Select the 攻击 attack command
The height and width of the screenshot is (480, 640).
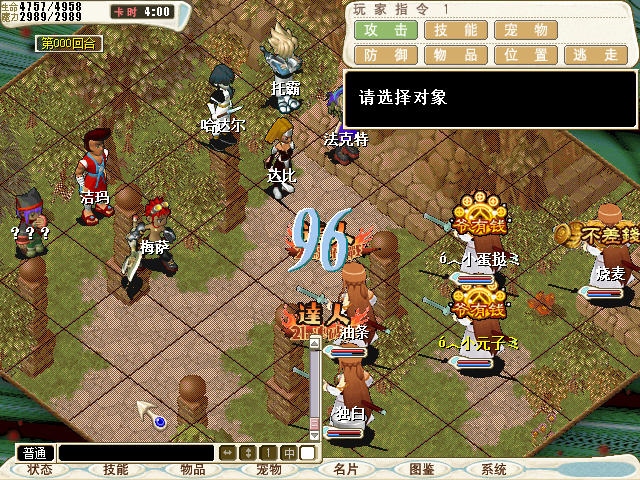pos(385,30)
